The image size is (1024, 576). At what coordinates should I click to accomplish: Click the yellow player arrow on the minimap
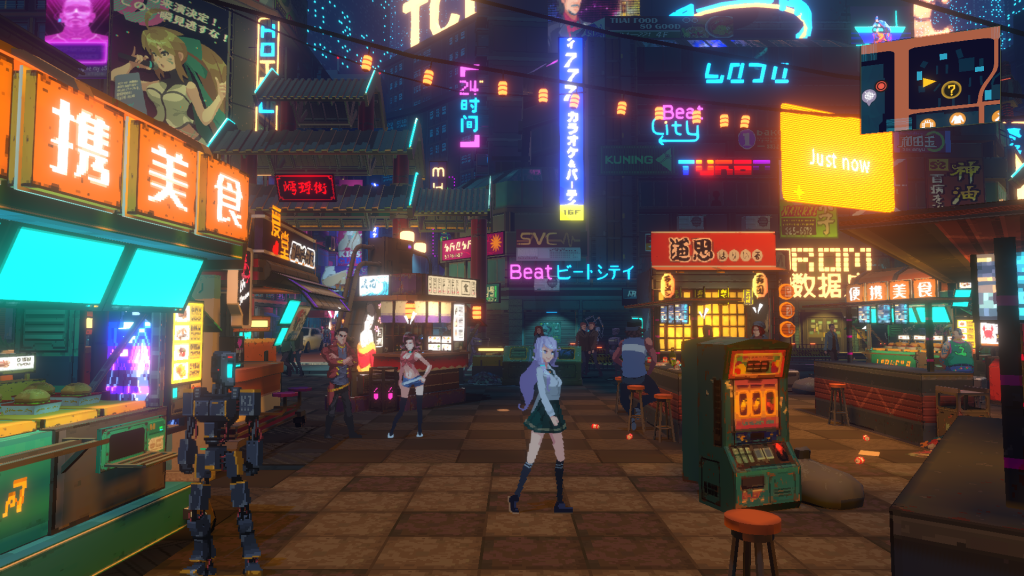coord(929,82)
